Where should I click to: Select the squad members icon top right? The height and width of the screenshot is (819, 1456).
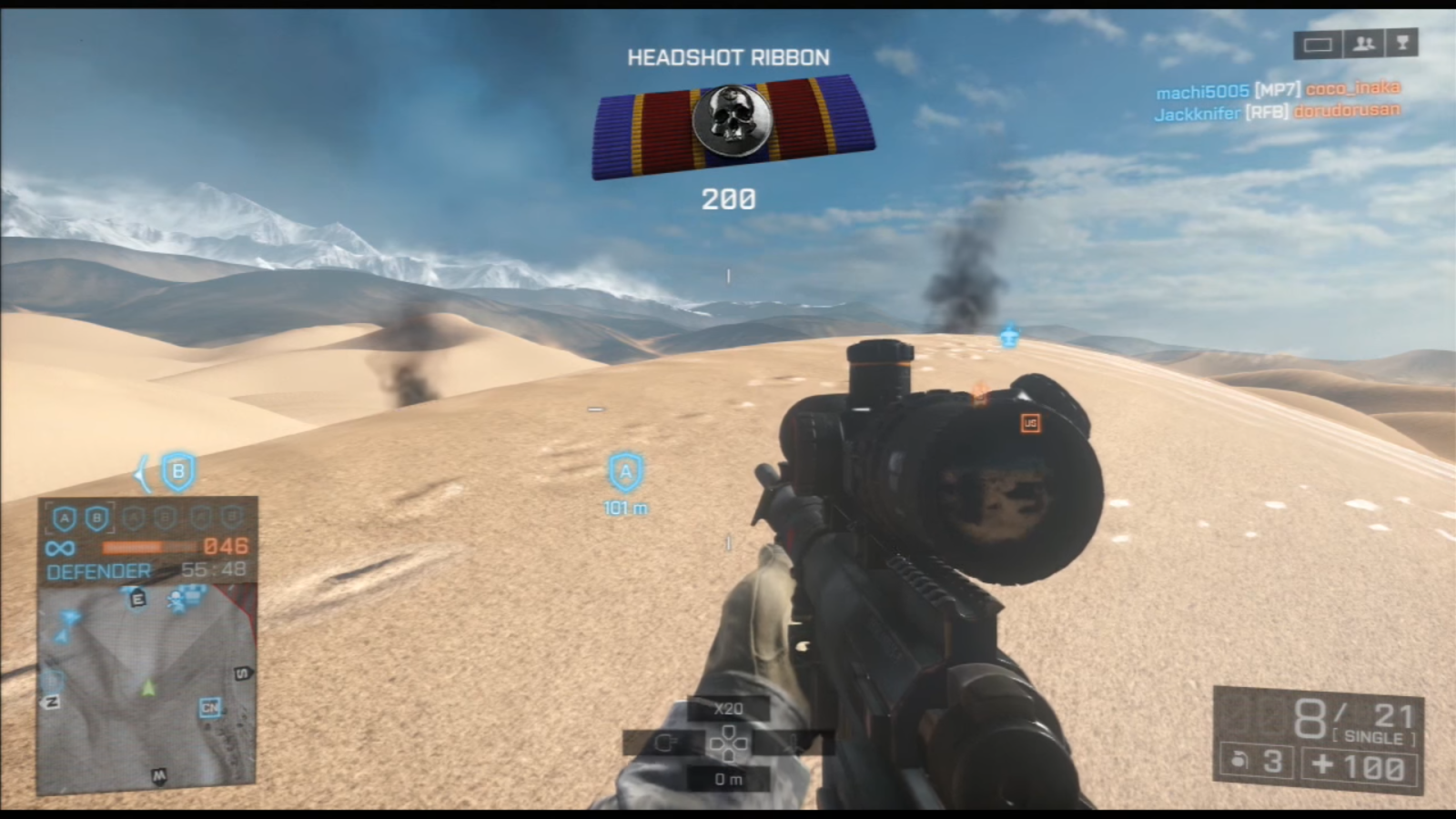[1362, 43]
